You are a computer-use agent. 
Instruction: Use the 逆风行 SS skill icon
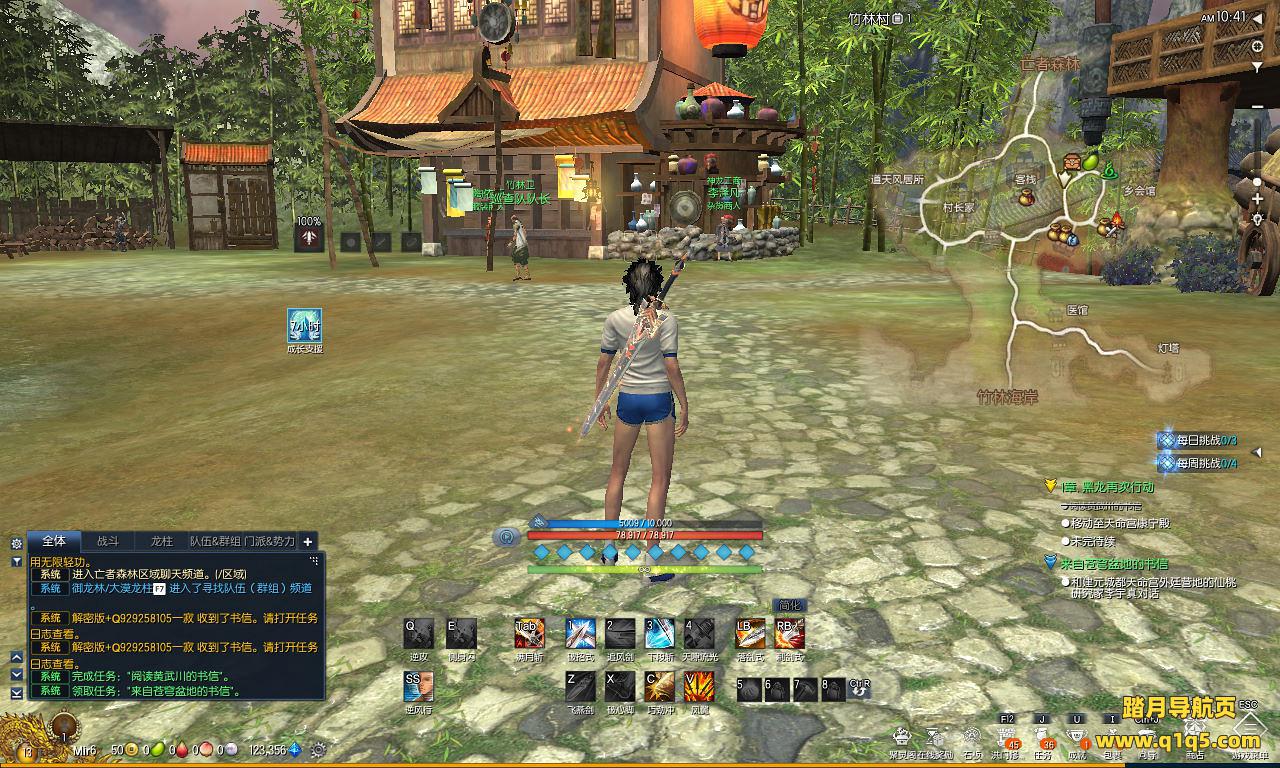tap(419, 686)
